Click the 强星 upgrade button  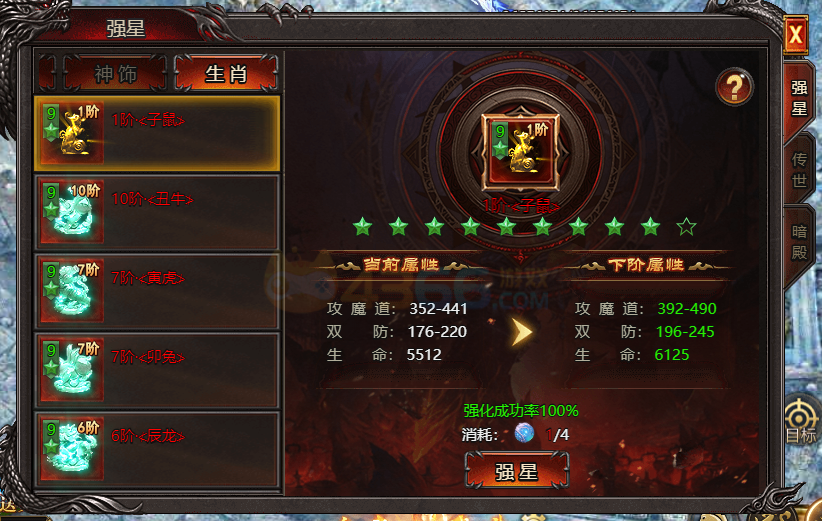point(517,471)
